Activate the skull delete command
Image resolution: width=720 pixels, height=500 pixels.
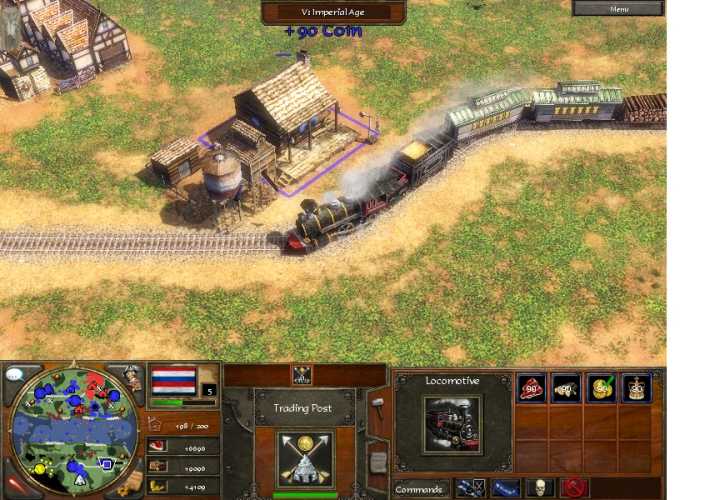540,488
